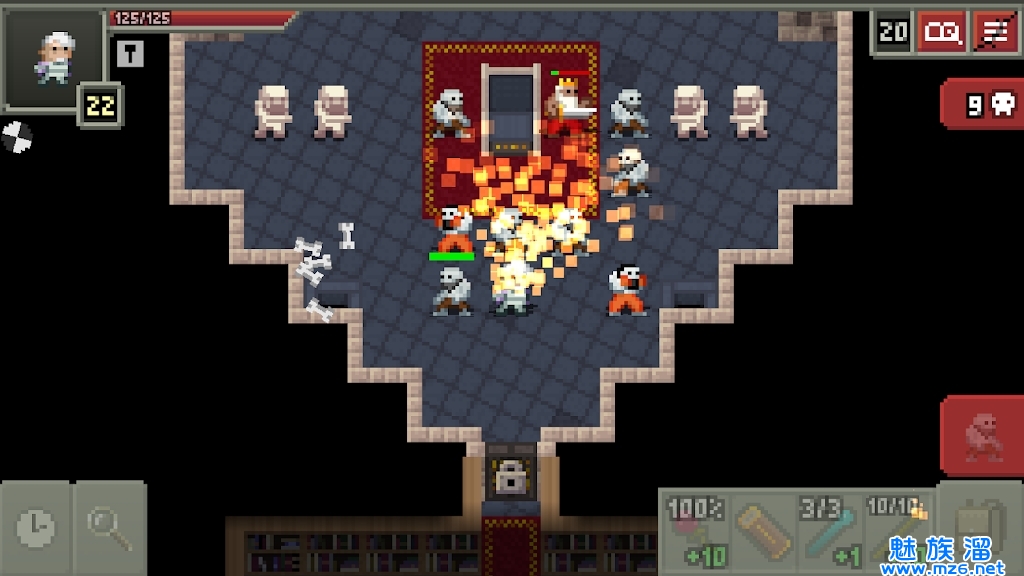Click the spinning busy indicator icon
The height and width of the screenshot is (576, 1024).
[16, 135]
